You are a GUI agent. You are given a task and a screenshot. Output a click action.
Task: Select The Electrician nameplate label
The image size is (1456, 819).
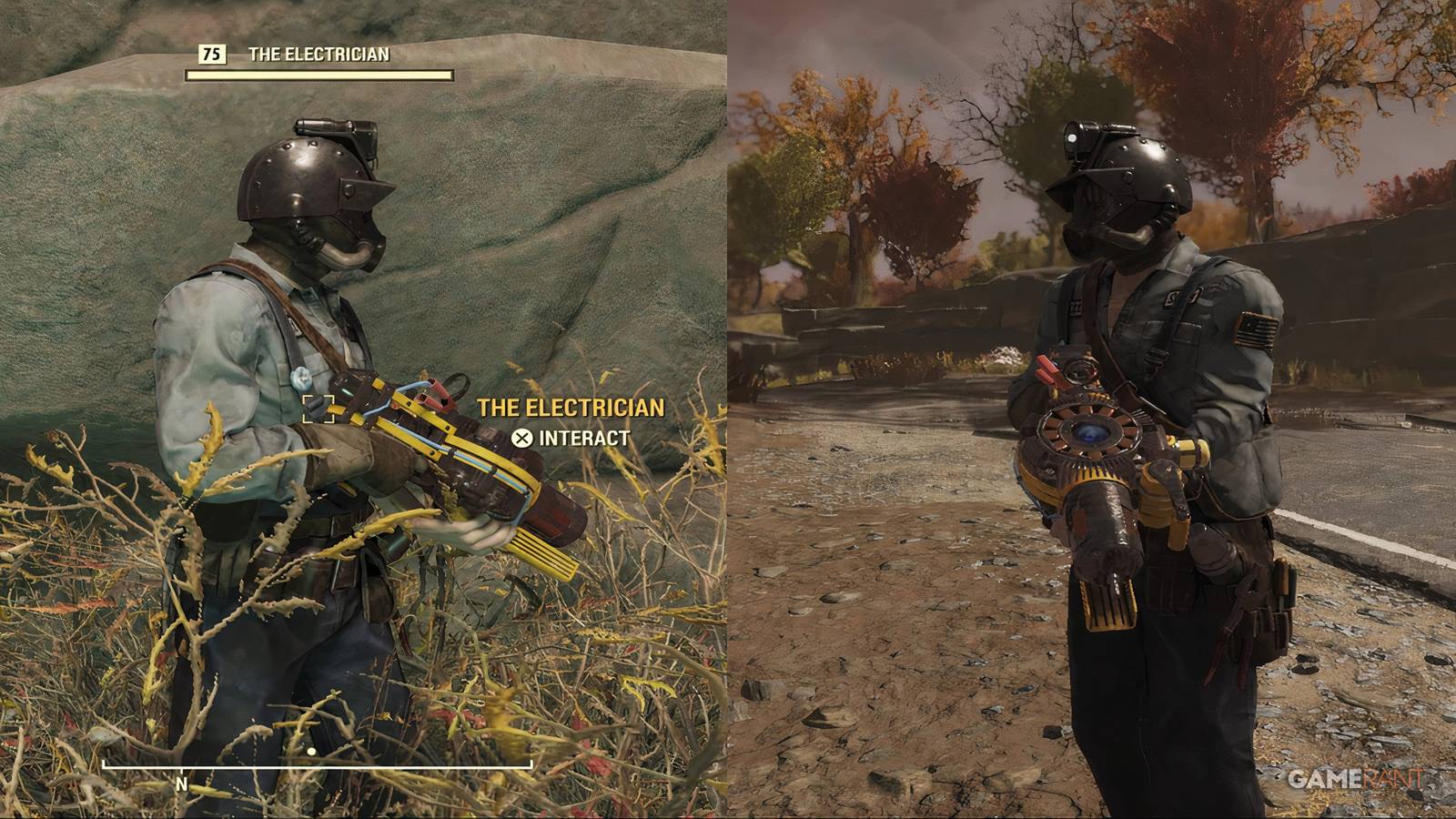571,408
